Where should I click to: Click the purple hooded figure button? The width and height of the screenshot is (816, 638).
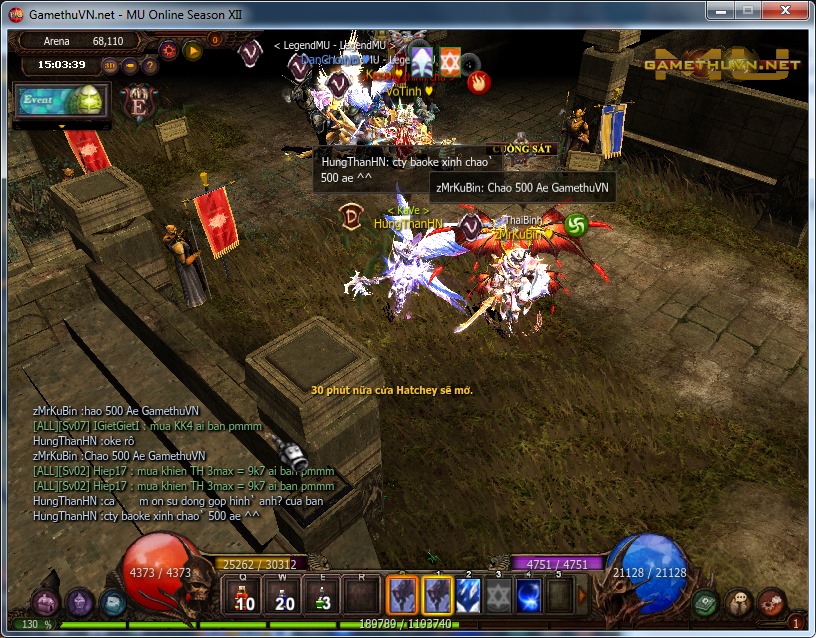tap(79, 601)
